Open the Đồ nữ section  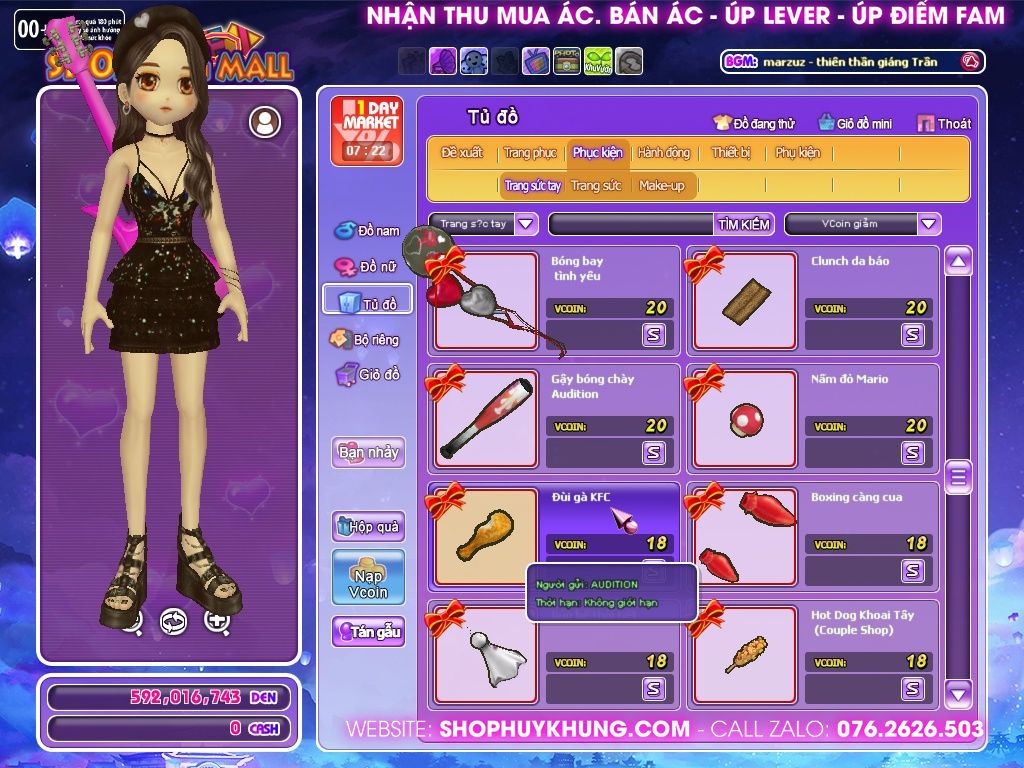point(367,267)
